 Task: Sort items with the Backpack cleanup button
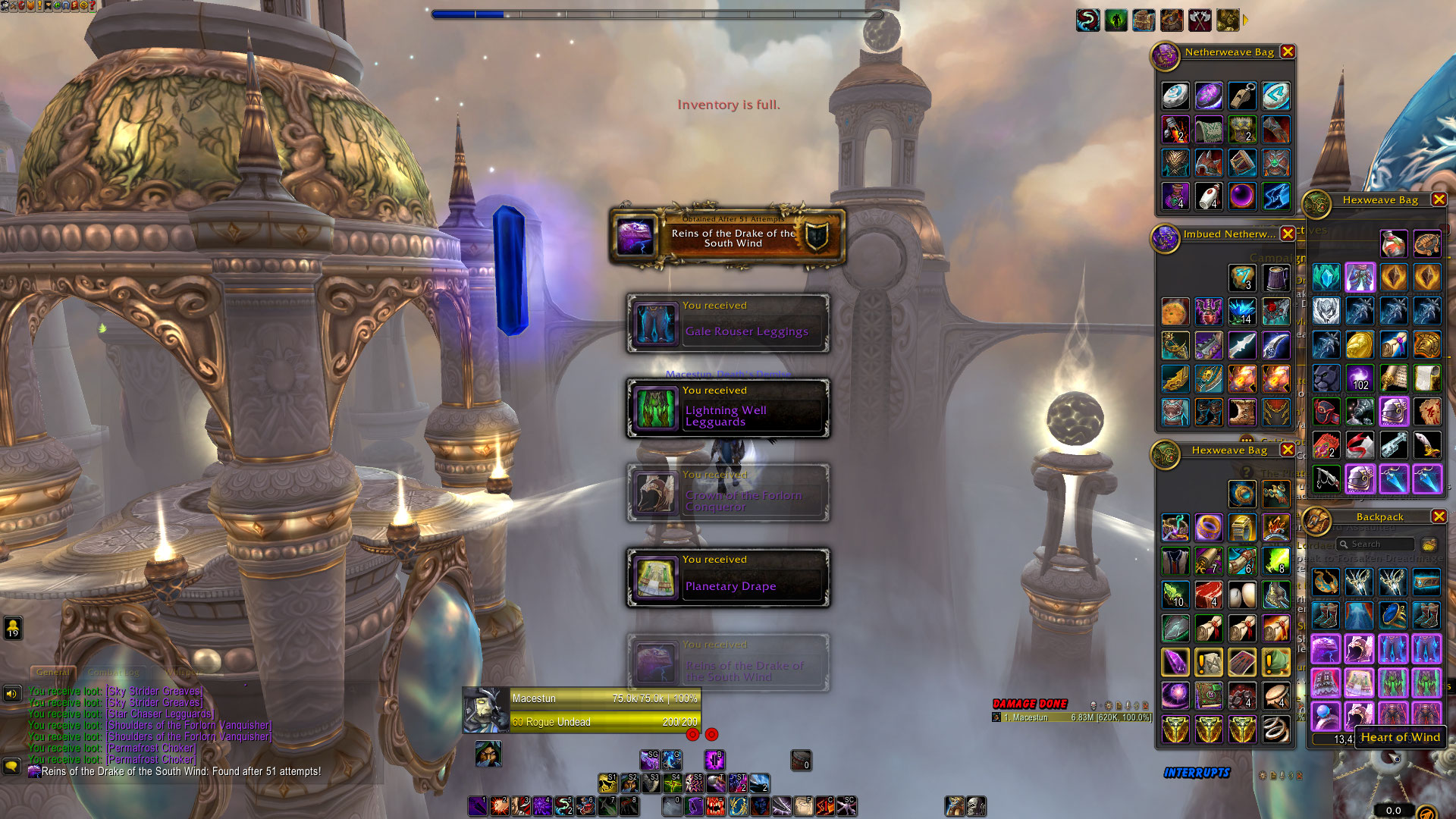point(1429,544)
